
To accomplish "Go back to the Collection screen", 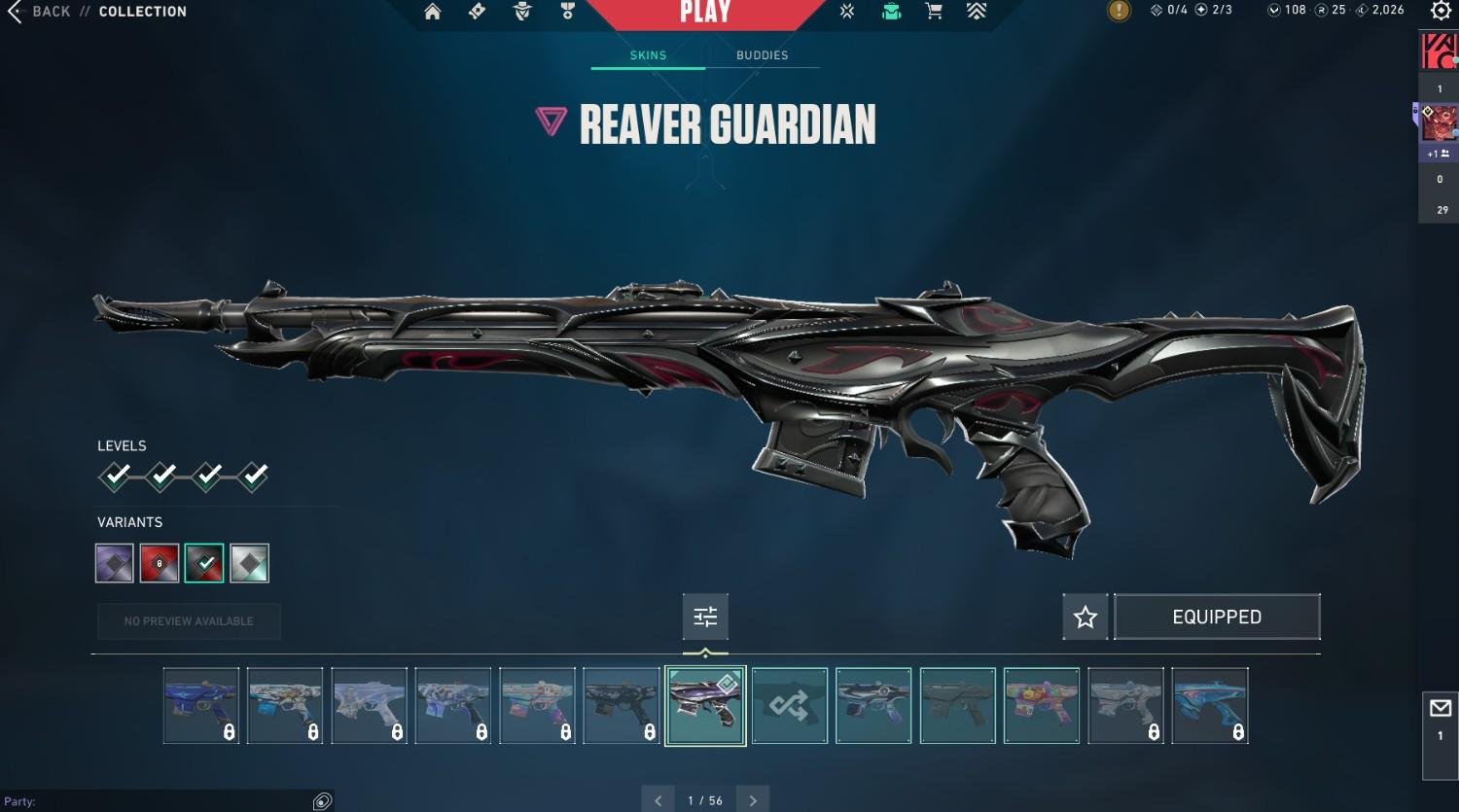I will click(39, 12).
